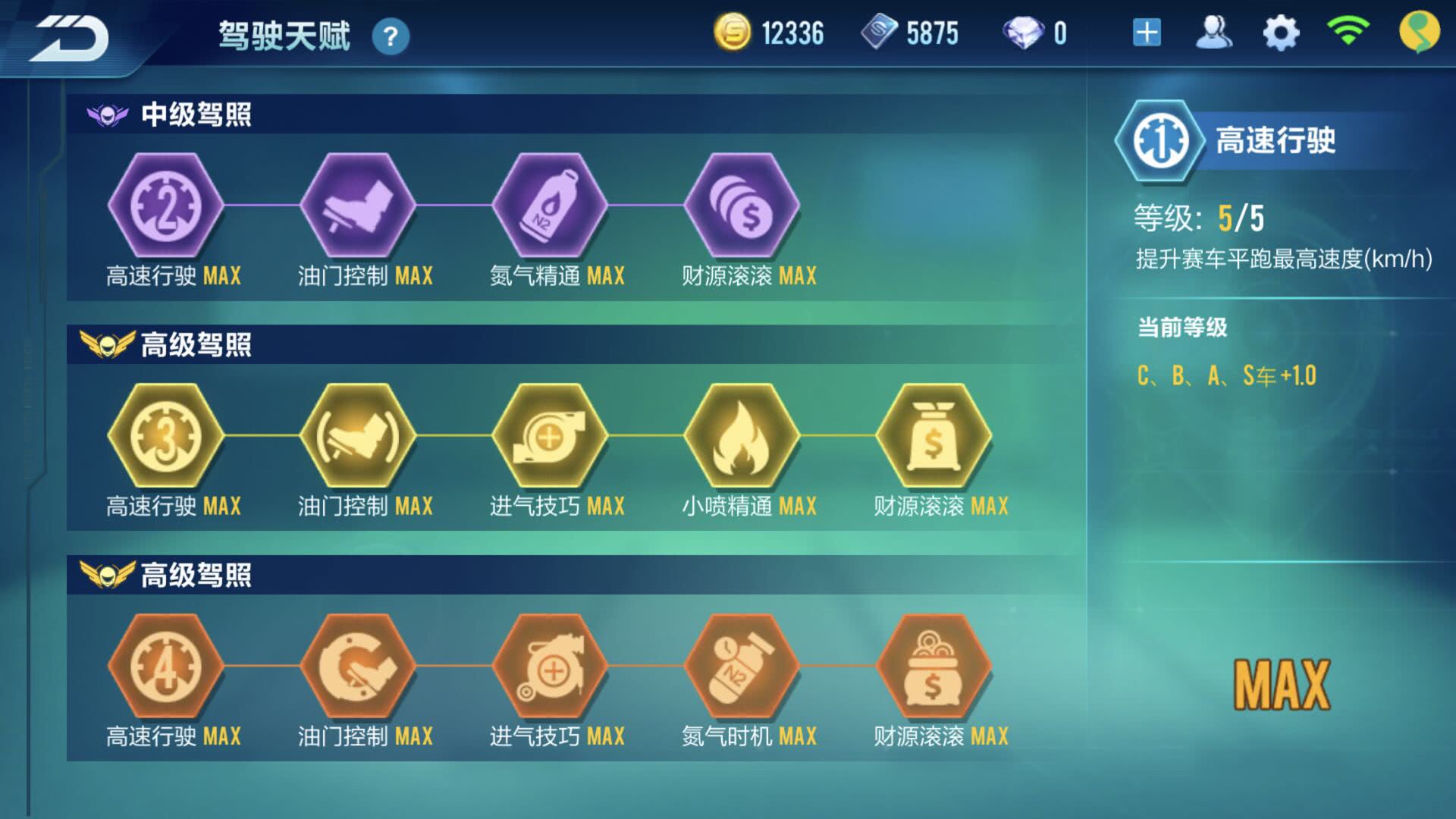
Task: Choose the gold number 3 high-speed talent
Action: (165, 436)
